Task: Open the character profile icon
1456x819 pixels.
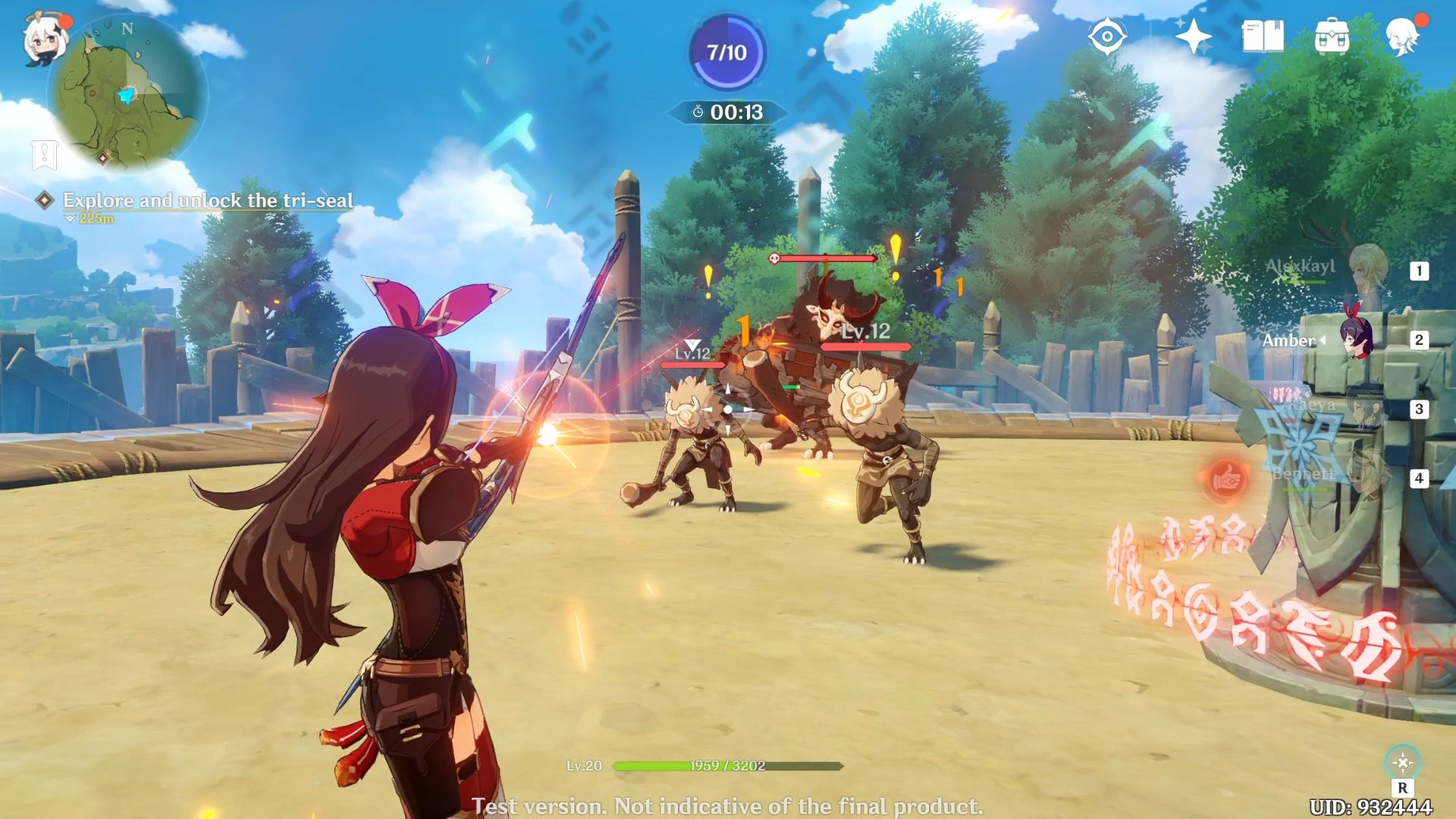Action: pos(1402,36)
